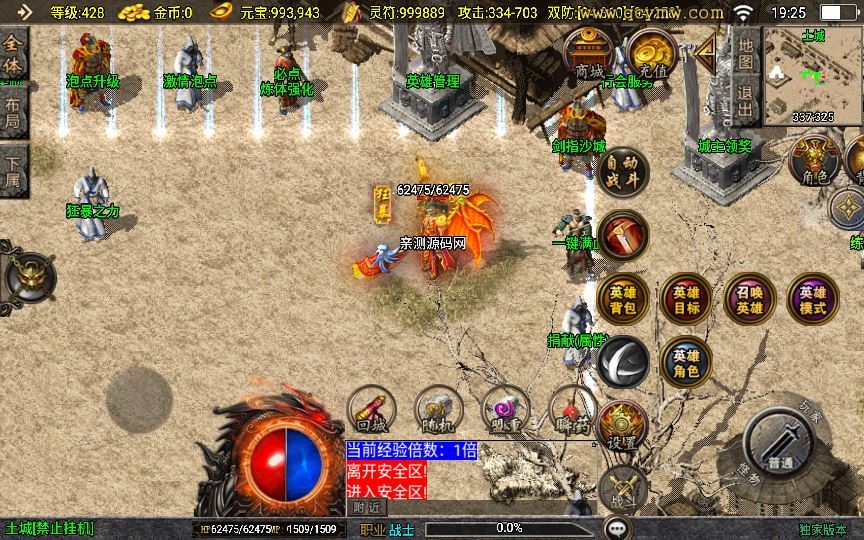864x540 pixels.
Task: Open the chat speech bubble button
Action: [618, 527]
